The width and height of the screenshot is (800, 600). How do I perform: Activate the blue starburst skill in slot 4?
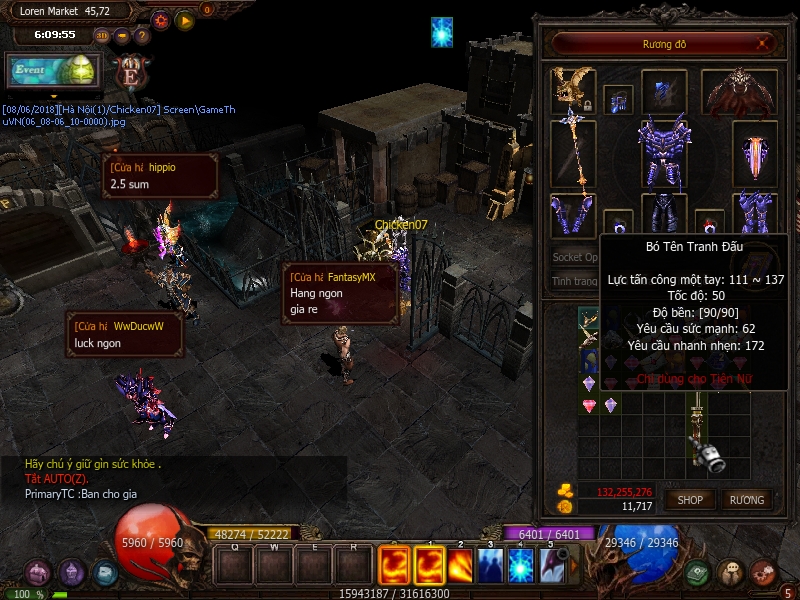coord(522,565)
